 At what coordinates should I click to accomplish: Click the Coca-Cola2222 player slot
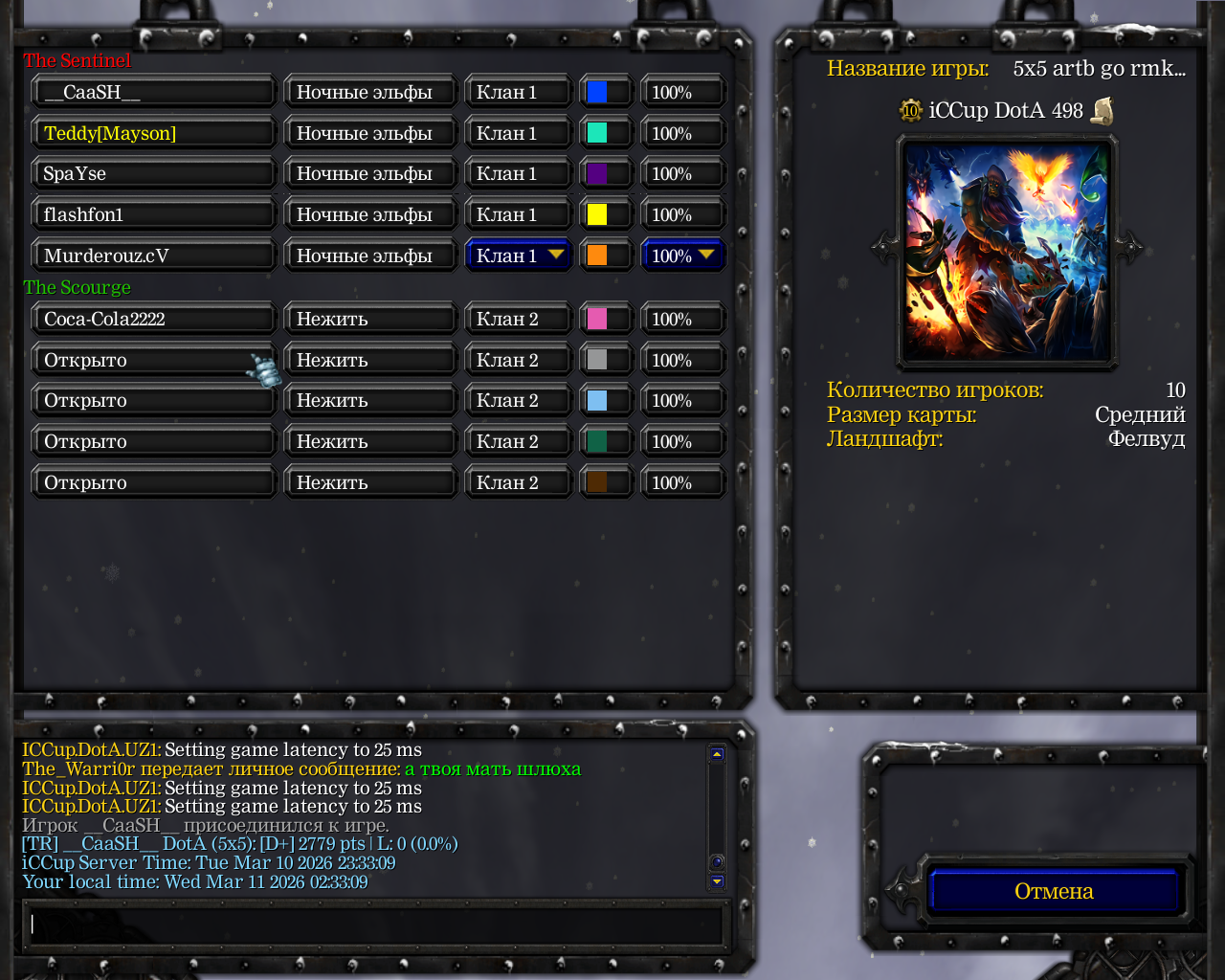pos(153,319)
